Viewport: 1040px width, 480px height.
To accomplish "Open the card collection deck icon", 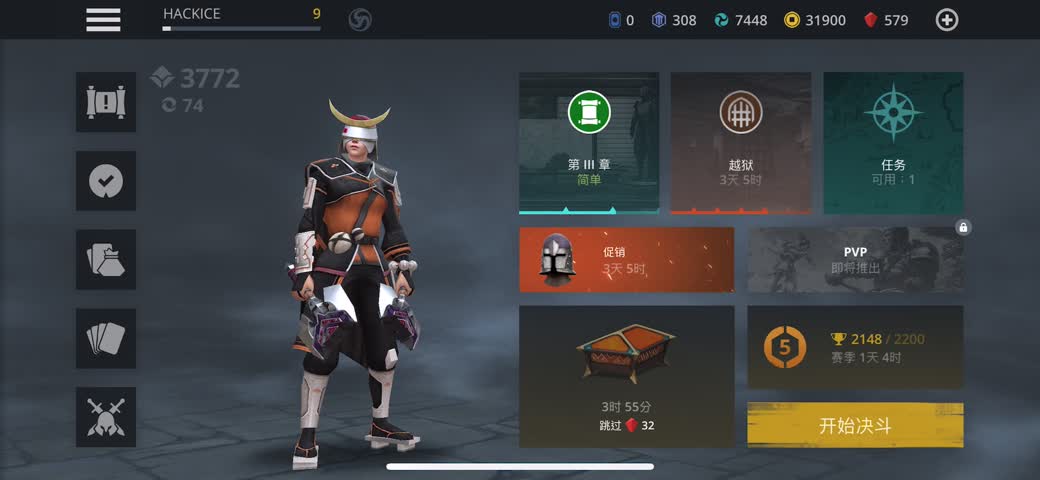I will pyautogui.click(x=106, y=338).
